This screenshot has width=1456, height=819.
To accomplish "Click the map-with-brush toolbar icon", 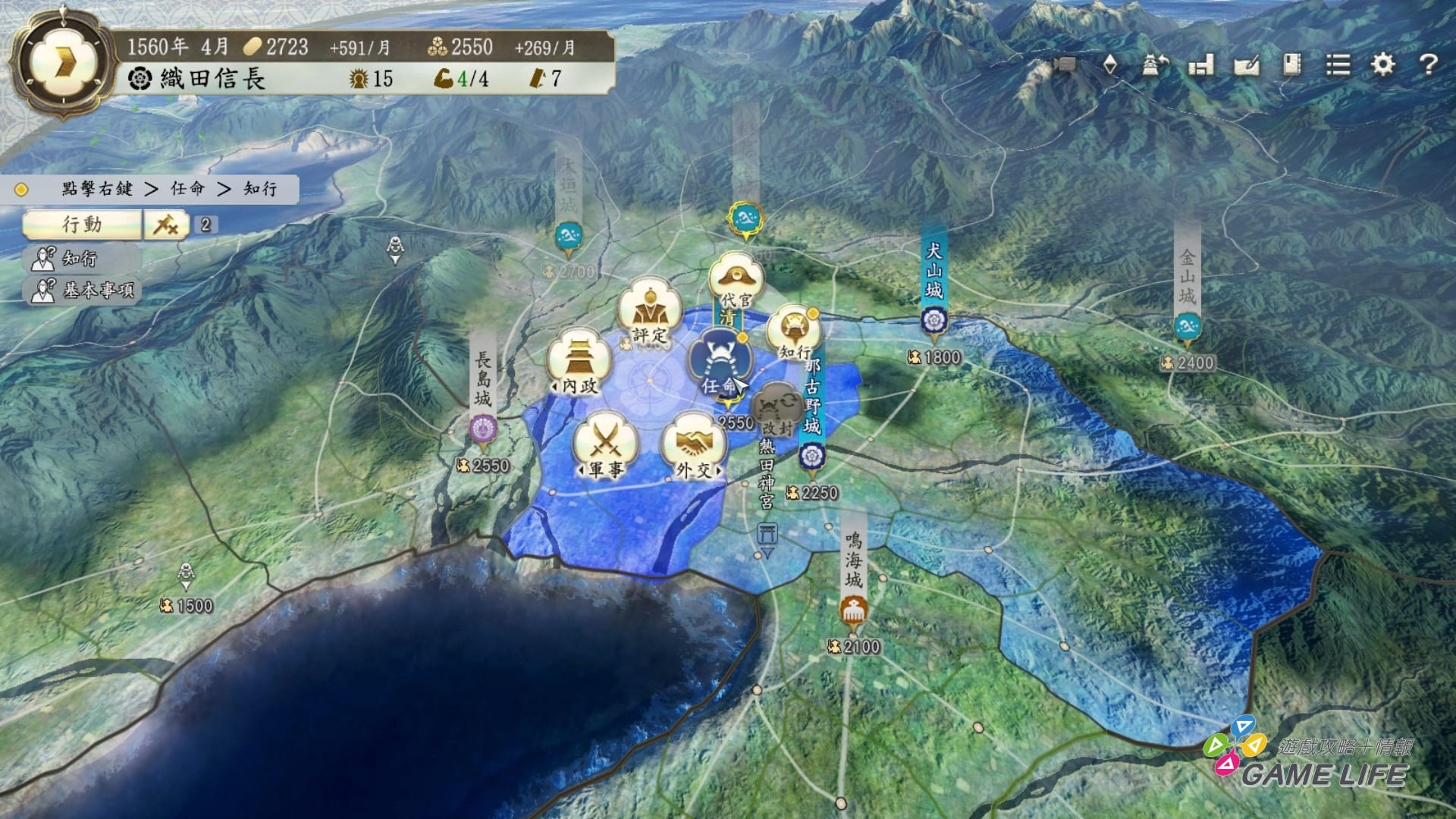I will pos(1247,66).
